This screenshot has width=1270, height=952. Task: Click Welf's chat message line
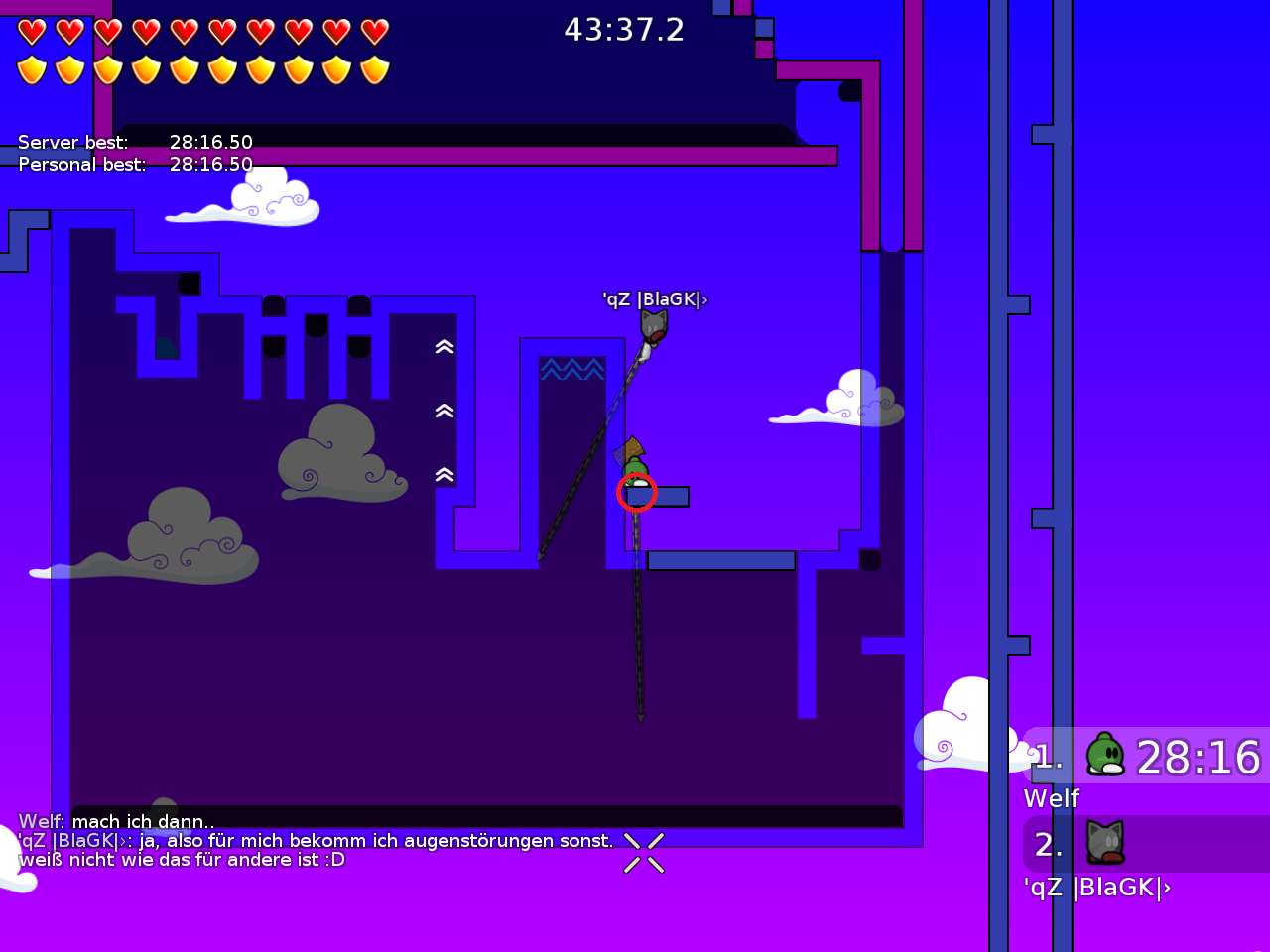116,821
